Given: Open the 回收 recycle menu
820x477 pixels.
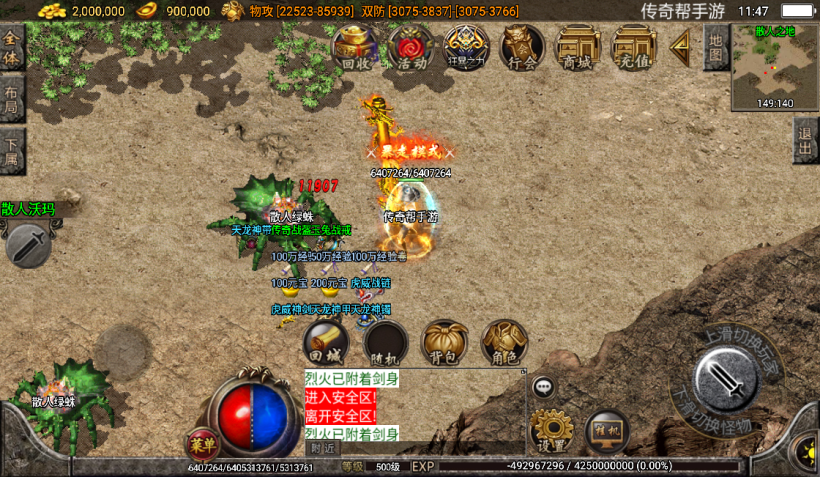Looking at the screenshot, I should [x=356, y=47].
